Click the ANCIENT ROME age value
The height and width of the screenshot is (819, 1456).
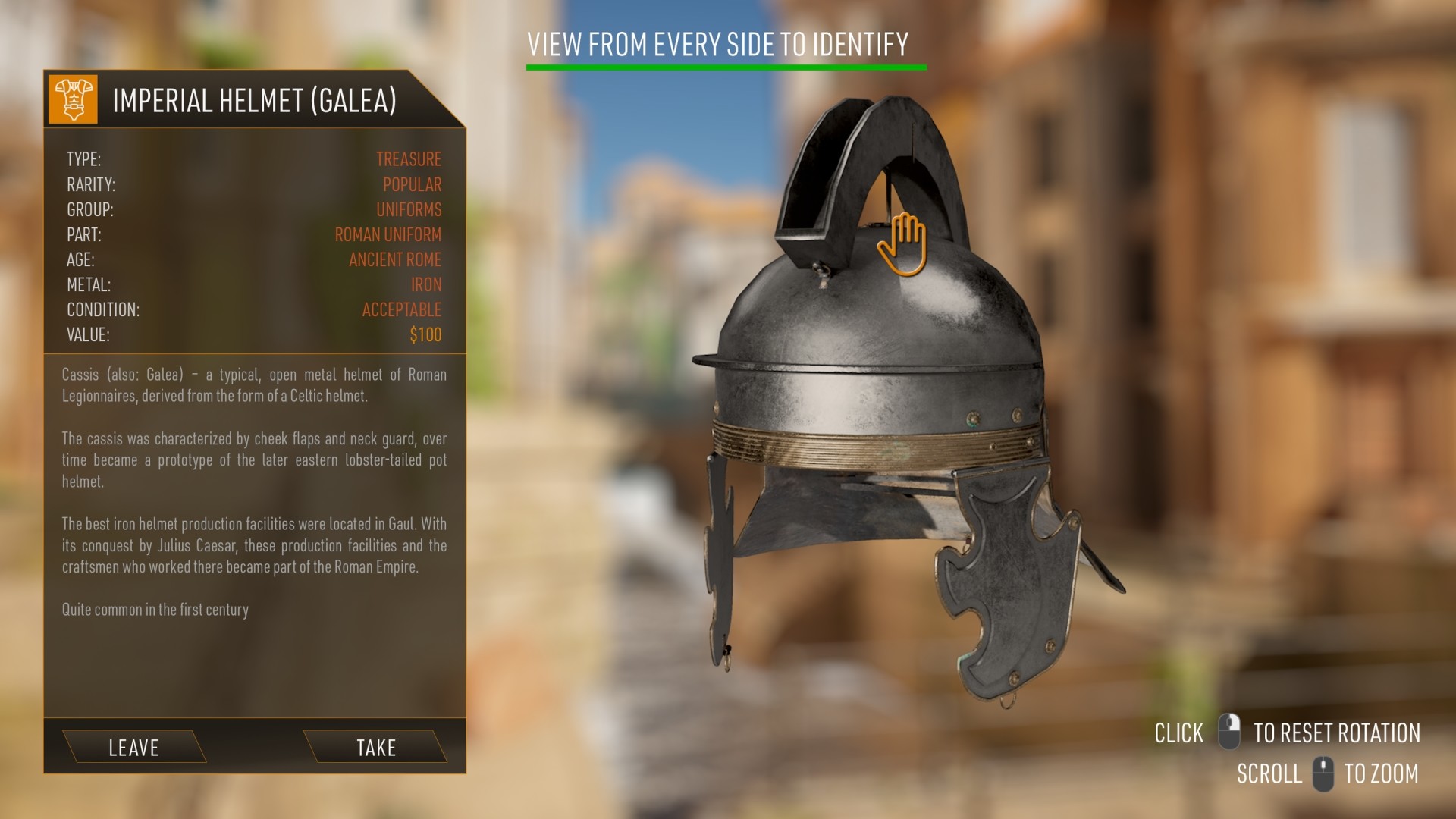coord(394,259)
